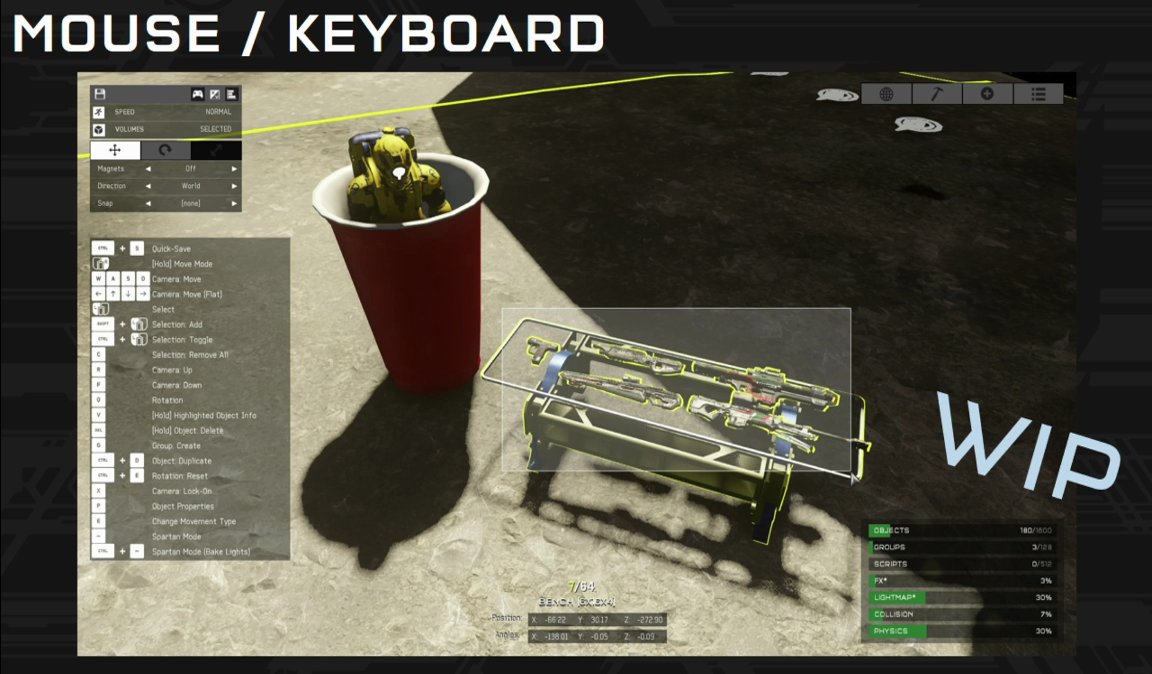1152x674 pixels.
Task: Open the globe tab in top toolbar
Action: coord(886,94)
